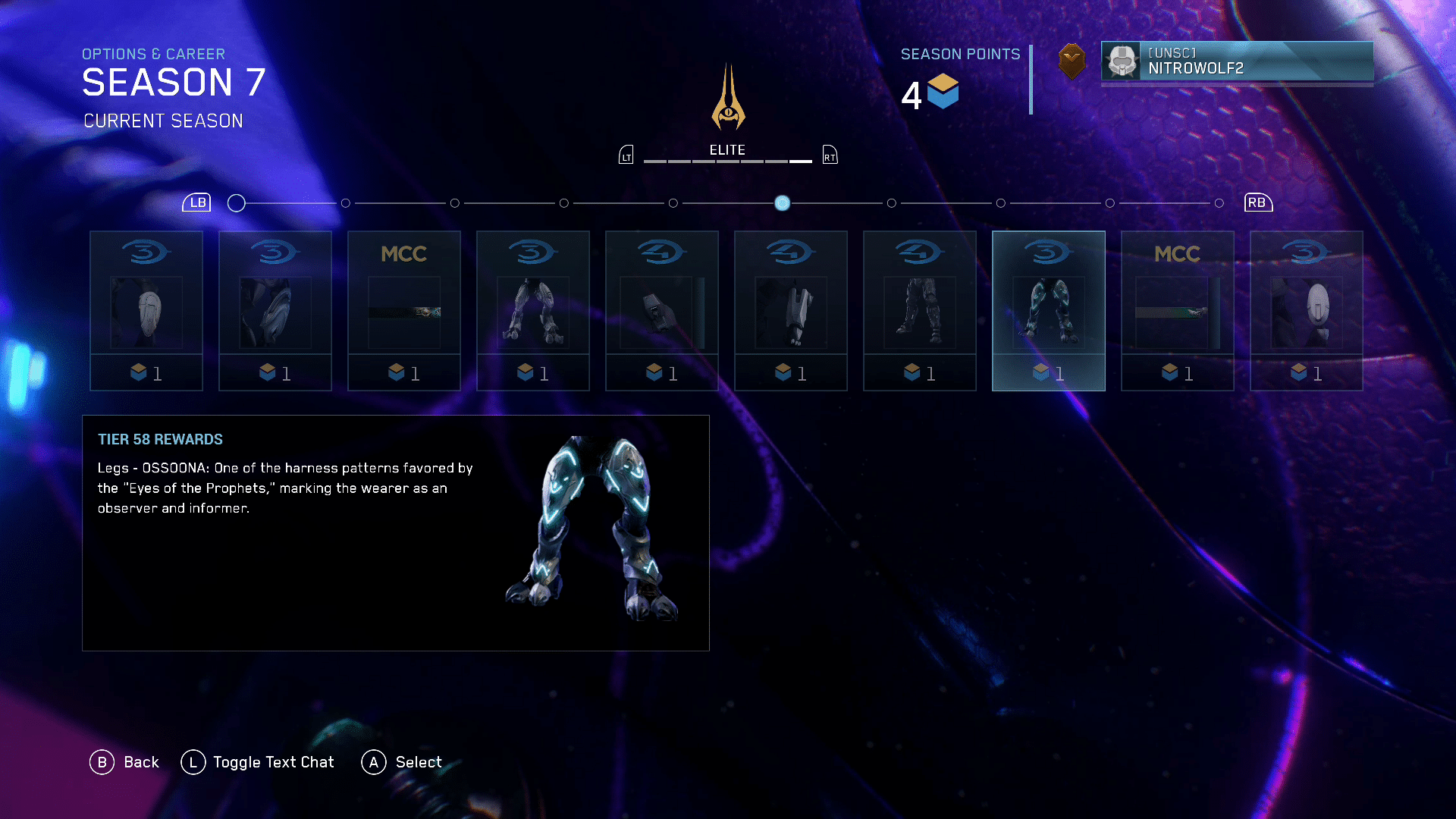The width and height of the screenshot is (1456, 819).
Task: Click the glowing filled page dot on tier track
Action: click(782, 203)
